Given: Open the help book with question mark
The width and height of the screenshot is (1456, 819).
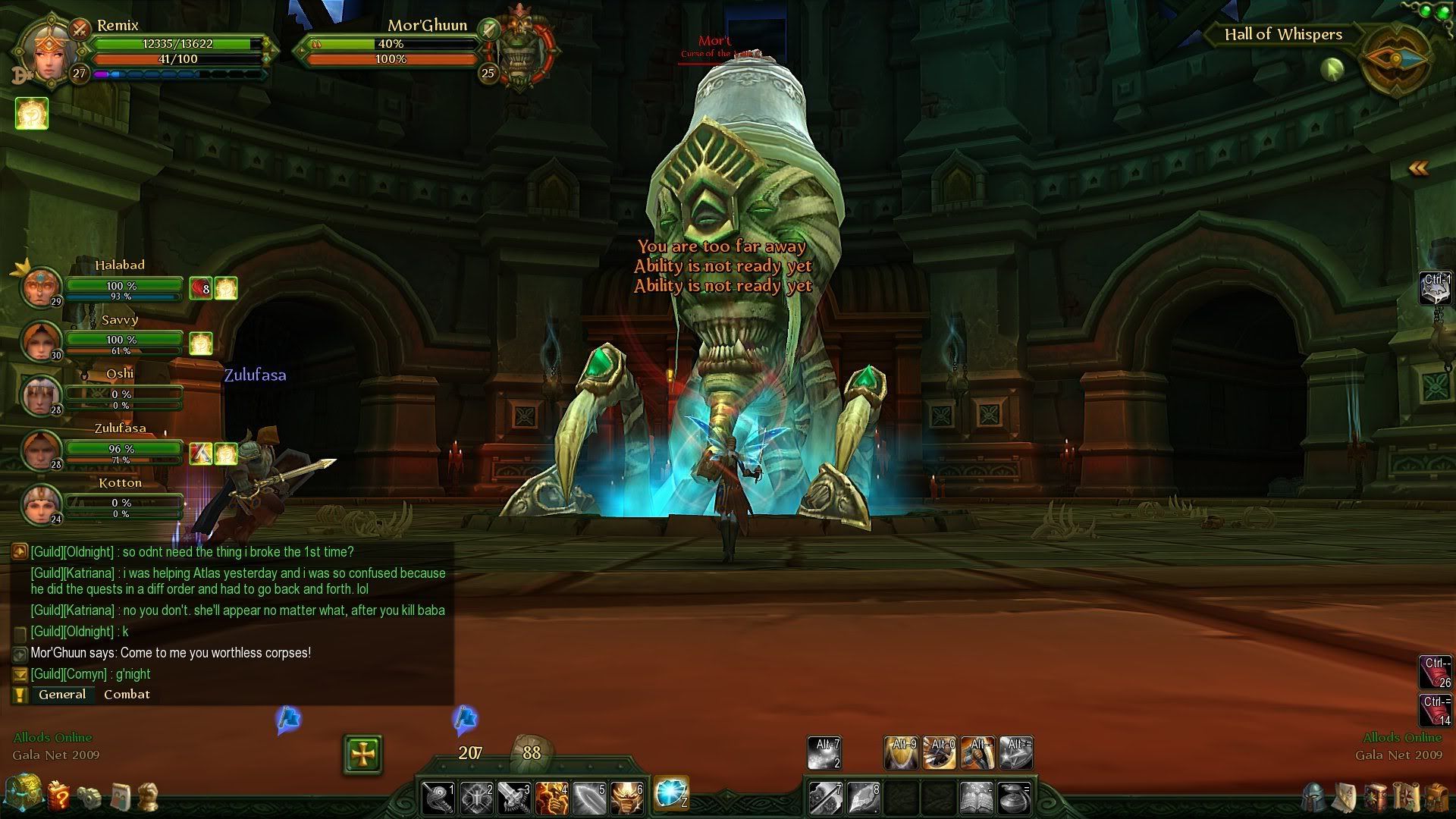Looking at the screenshot, I should (x=58, y=795).
